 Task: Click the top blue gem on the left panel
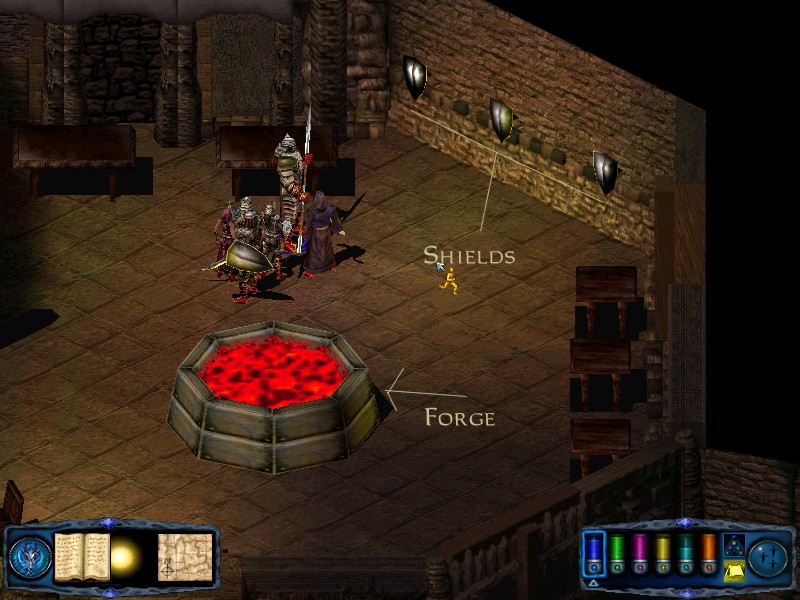pos(109,523)
